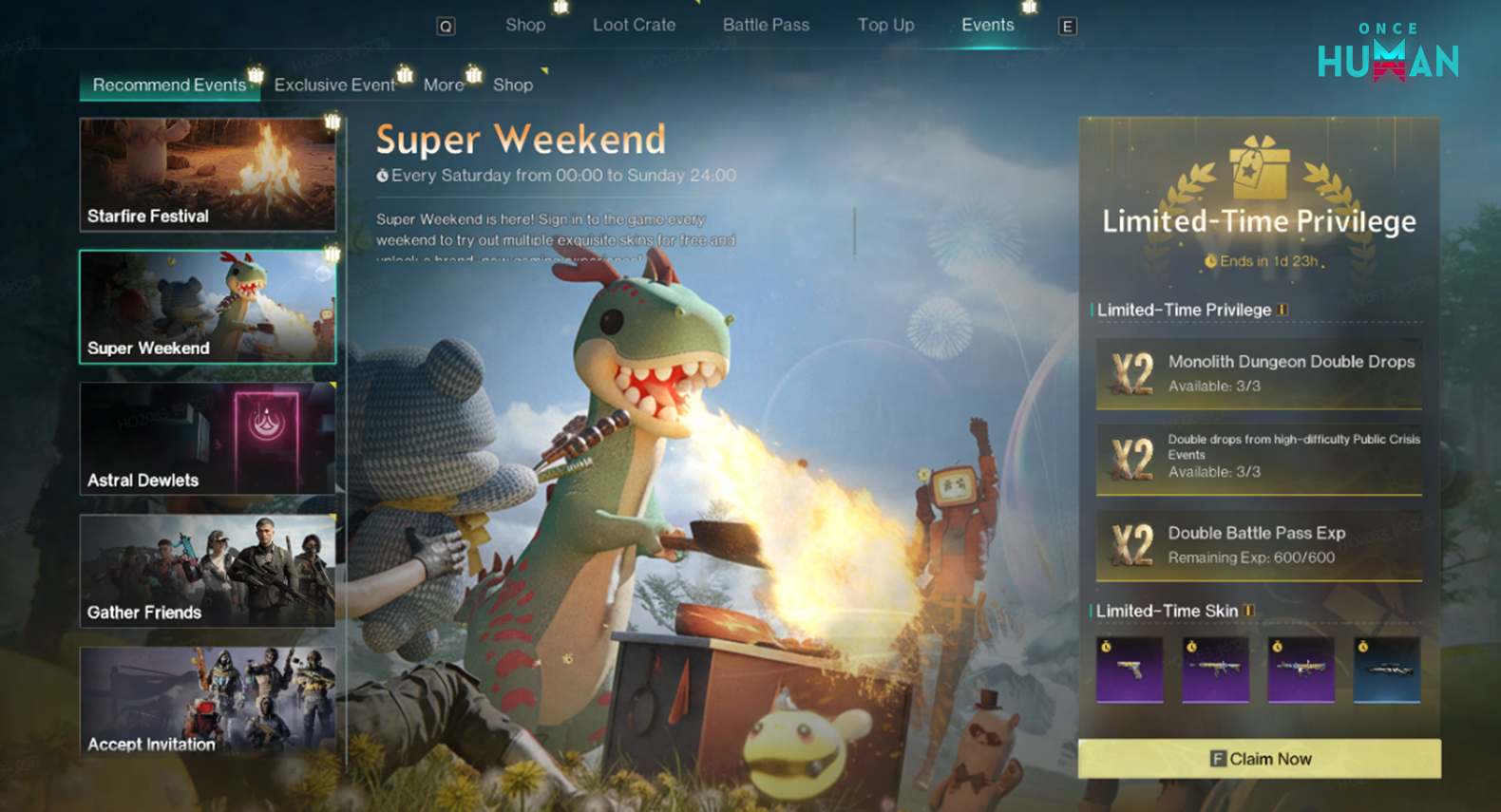Switch to the Exclusive Event sub-tab

tap(334, 85)
